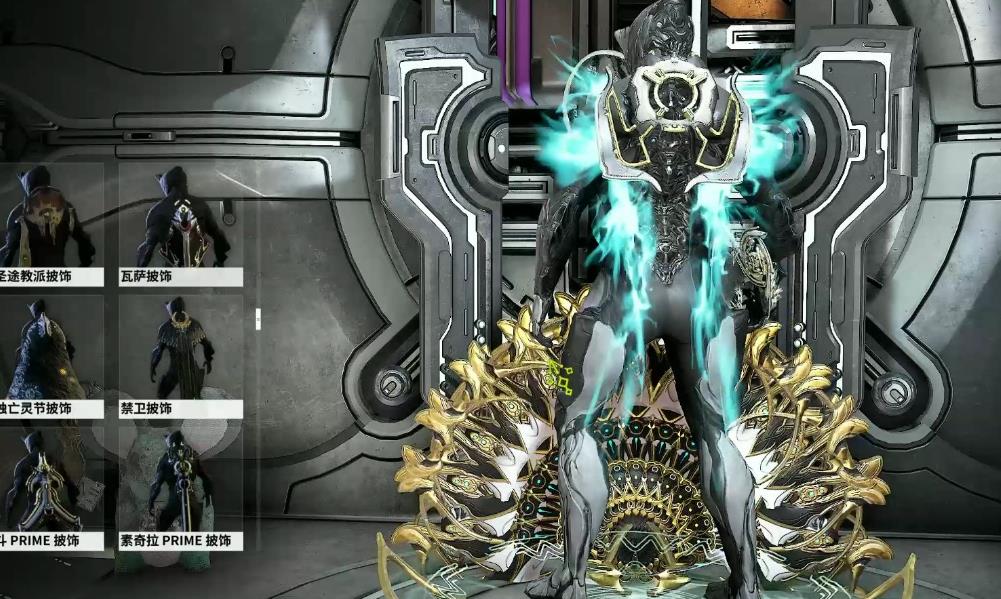Screen dimensions: 1001x599
Task: Click the syandana list scrollbar handle
Action: [258, 319]
